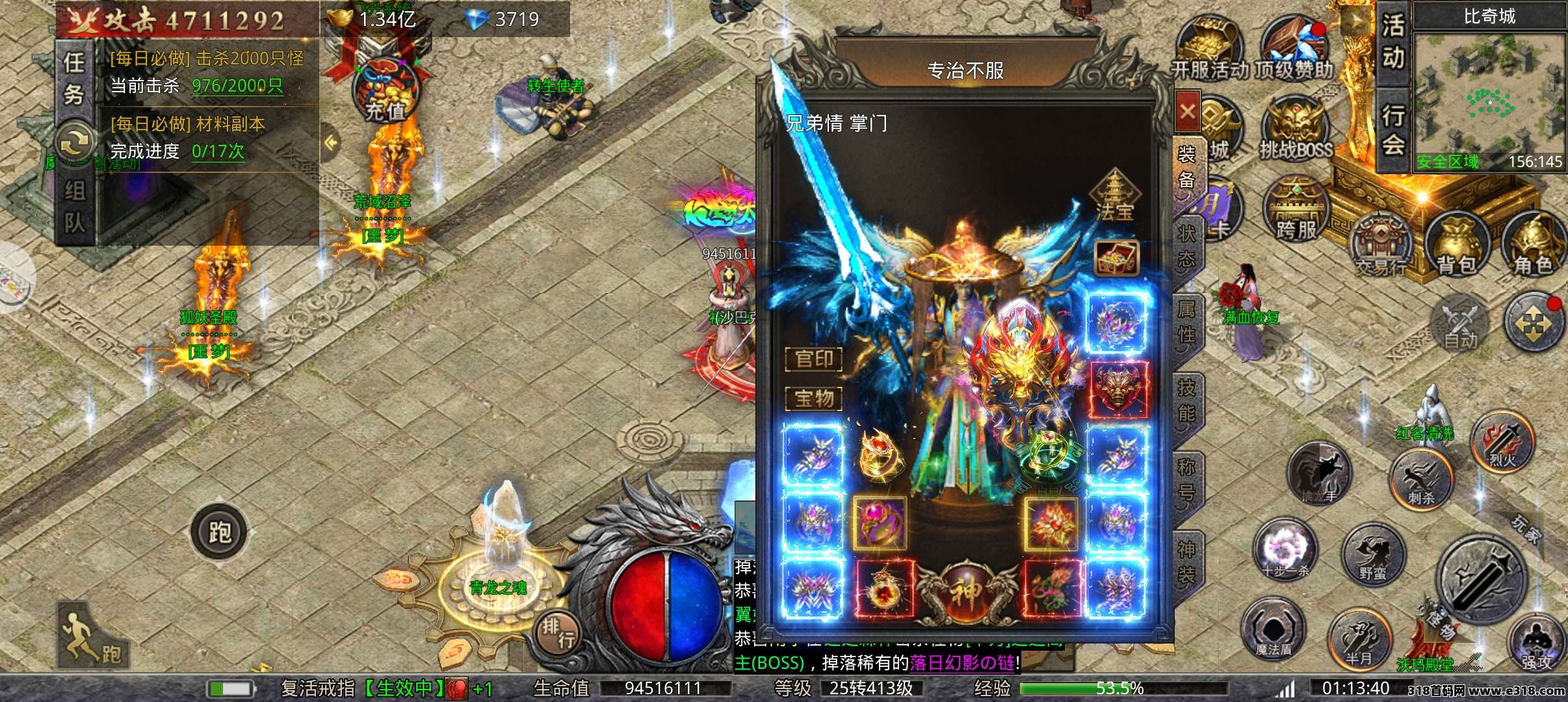
Task: Switch to the 神装 divine gear tab
Action: pos(1187,562)
